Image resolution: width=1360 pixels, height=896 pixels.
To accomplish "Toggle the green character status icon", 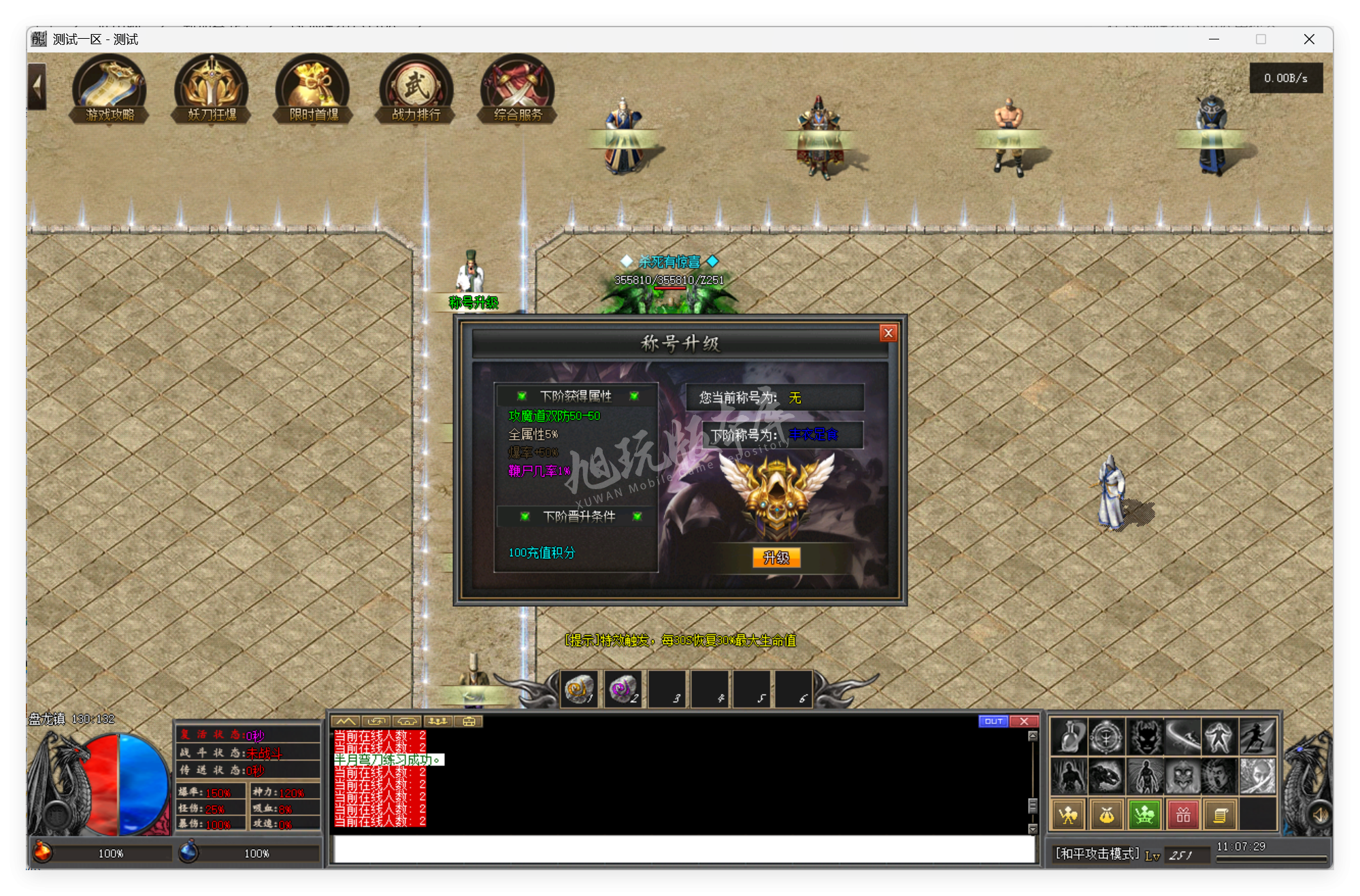I will click(x=1144, y=813).
